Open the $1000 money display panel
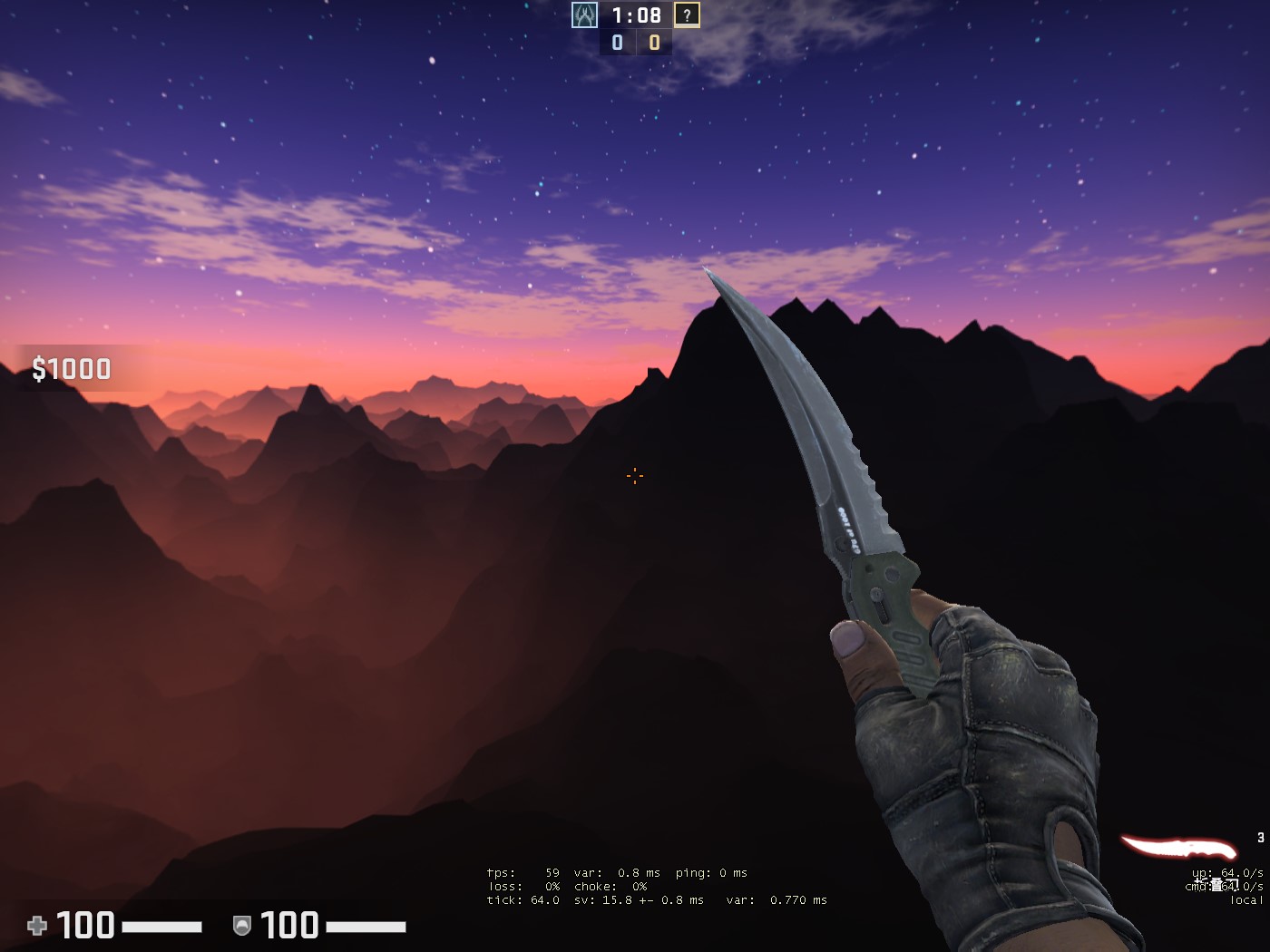1270x952 pixels. 71,369
